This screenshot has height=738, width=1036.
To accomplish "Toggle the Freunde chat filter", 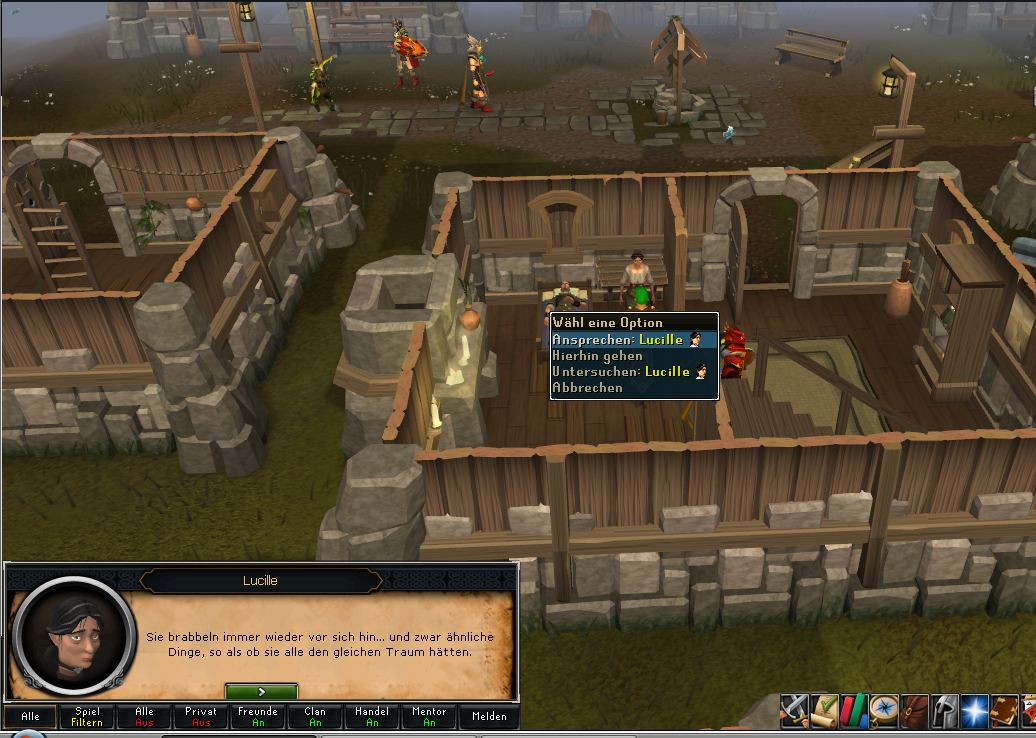I will [x=258, y=716].
